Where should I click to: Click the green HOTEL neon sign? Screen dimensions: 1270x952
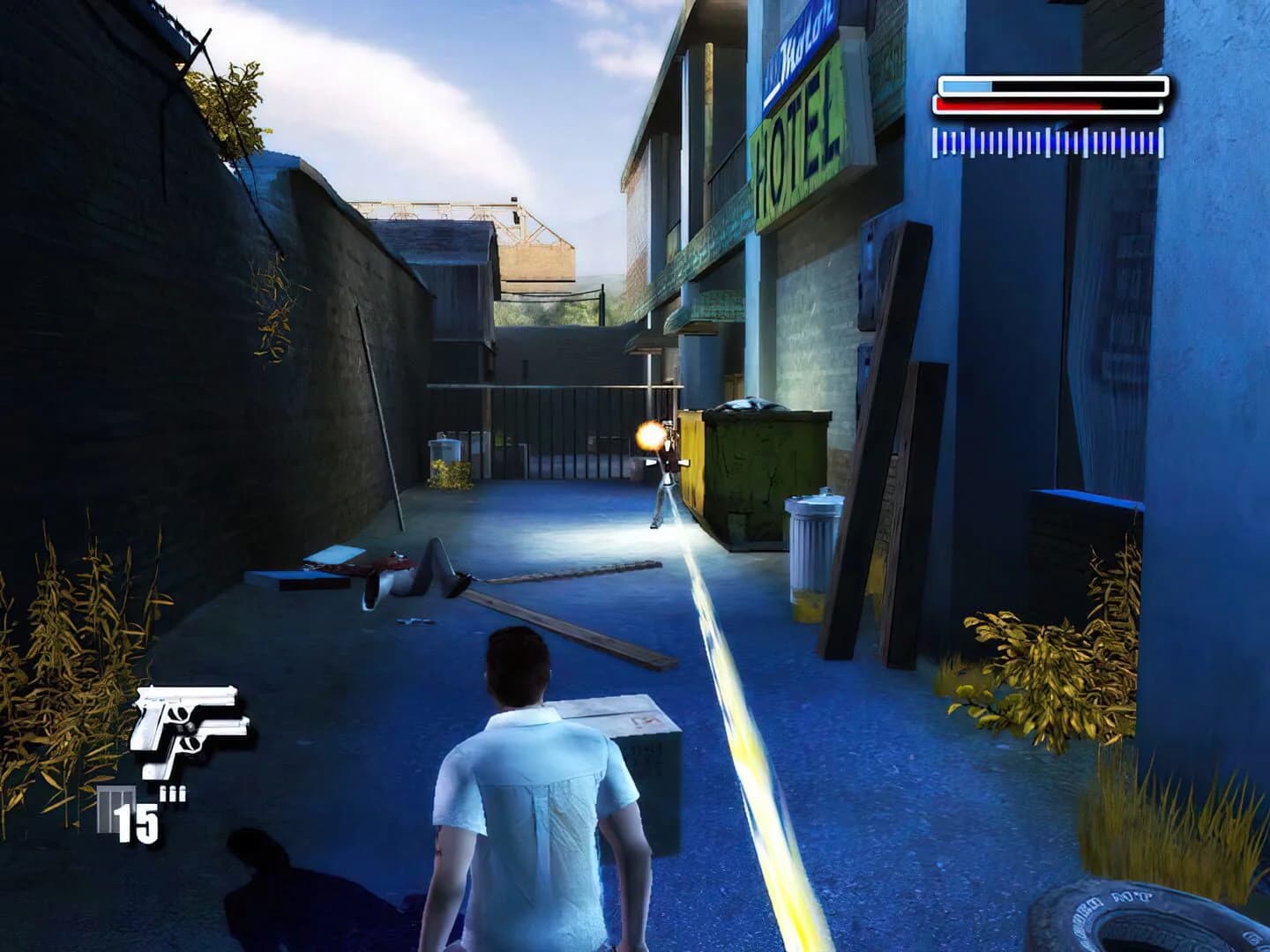794,141
